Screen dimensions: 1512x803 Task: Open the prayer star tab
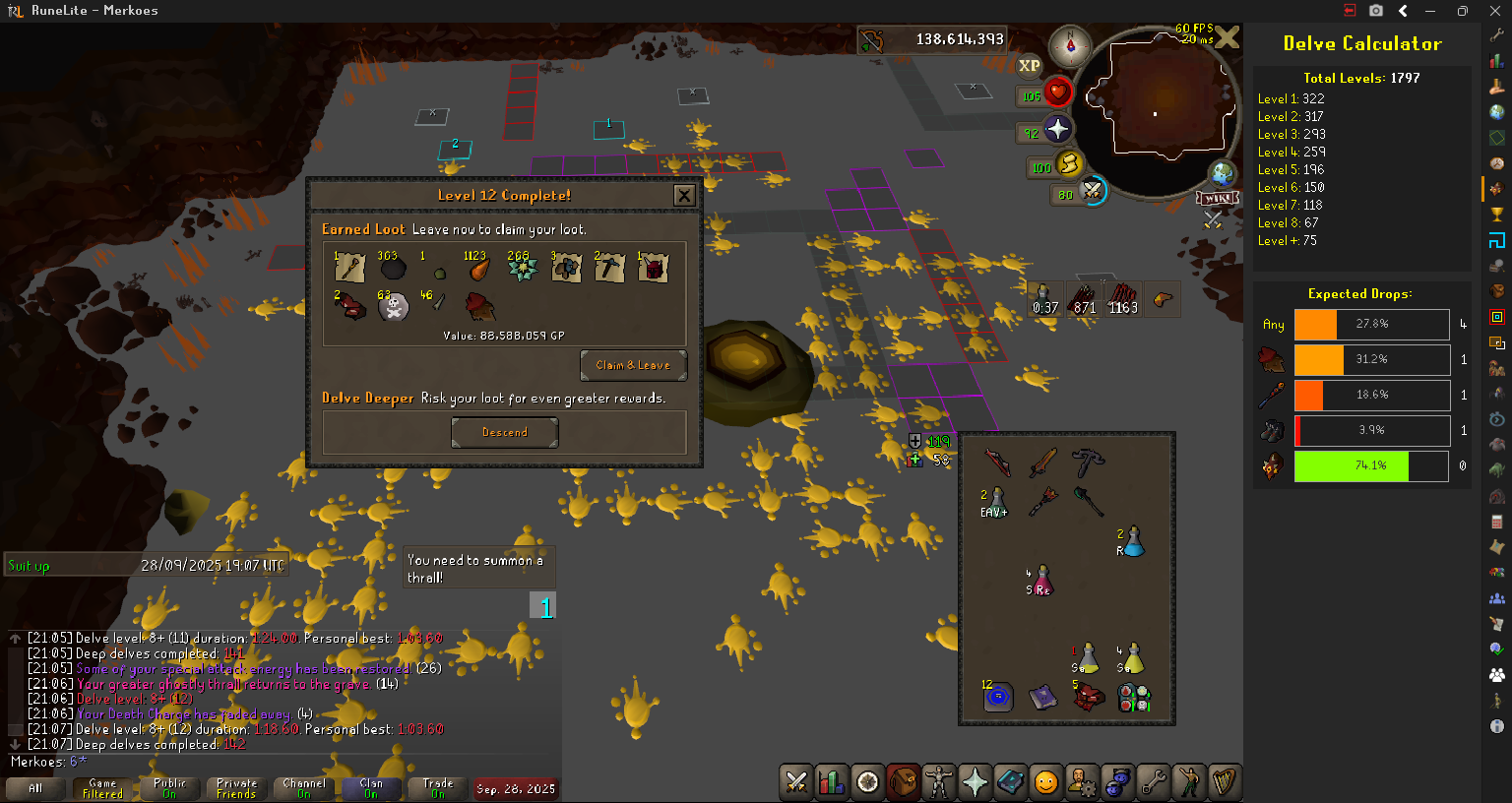[x=975, y=782]
